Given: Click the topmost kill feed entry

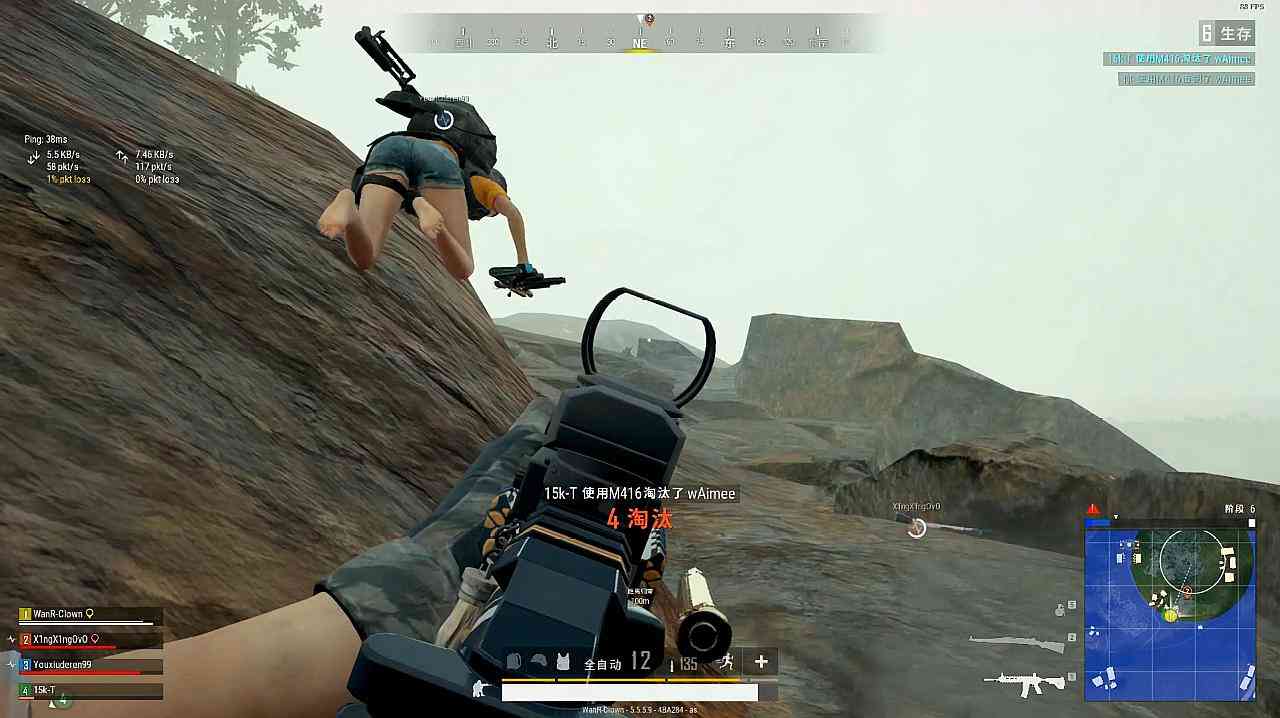Looking at the screenshot, I should (1178, 59).
